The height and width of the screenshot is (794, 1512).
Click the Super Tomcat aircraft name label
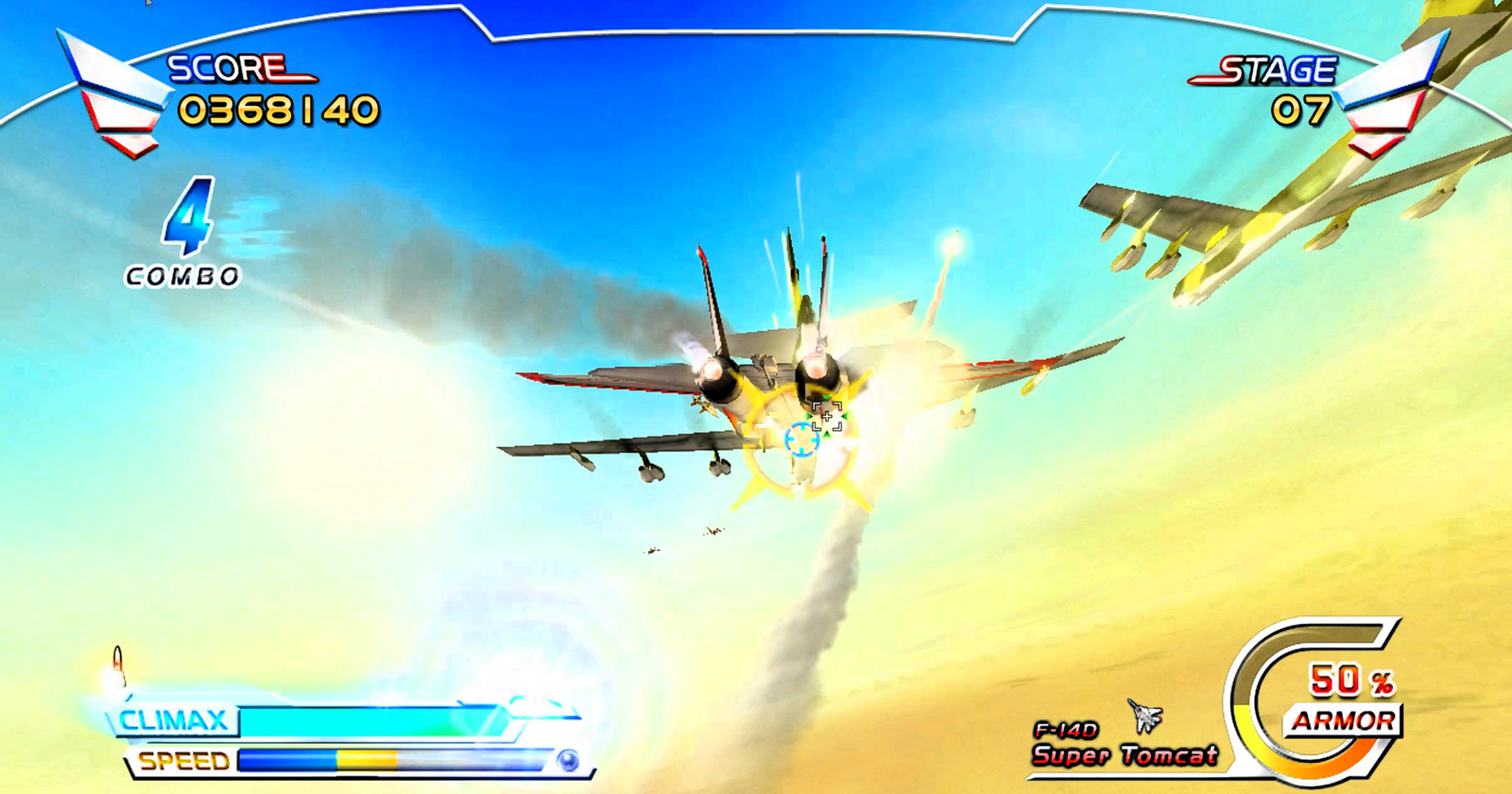point(1125,756)
